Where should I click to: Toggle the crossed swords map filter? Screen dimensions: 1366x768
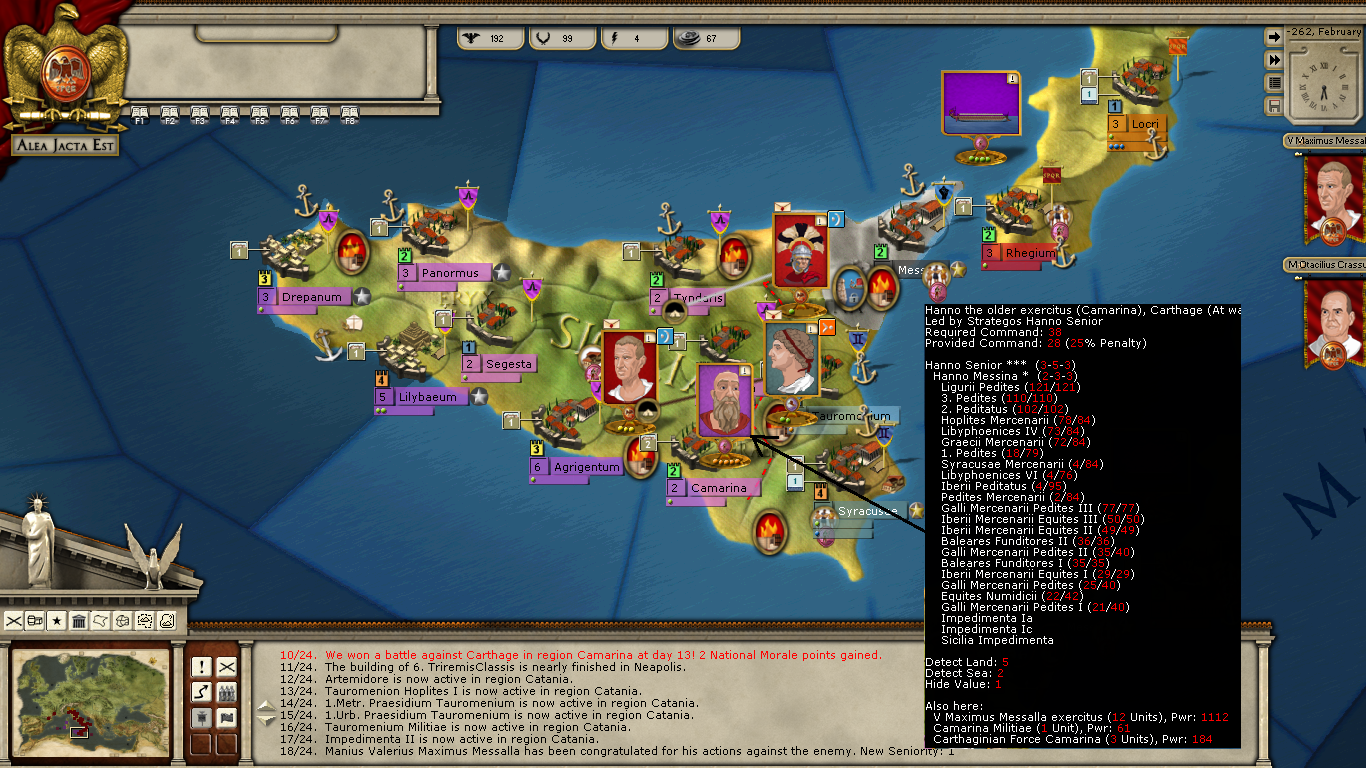(x=14, y=621)
